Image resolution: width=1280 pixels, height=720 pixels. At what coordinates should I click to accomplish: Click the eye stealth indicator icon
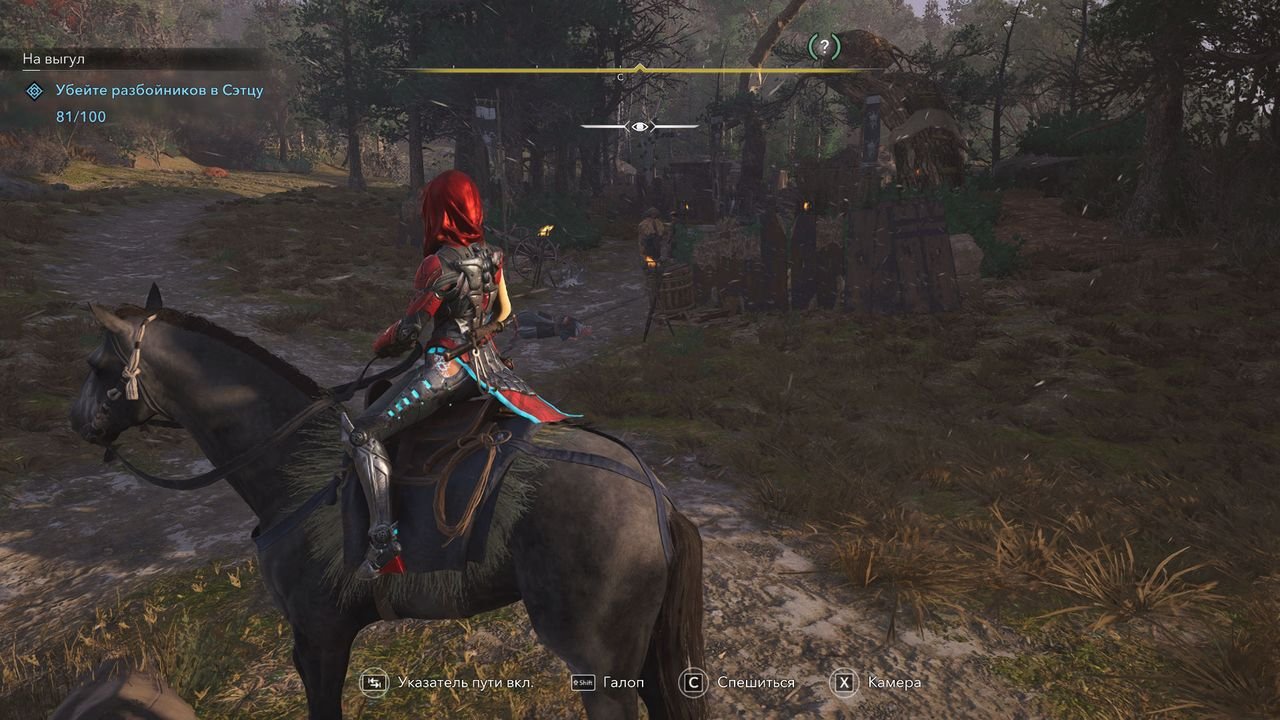[x=640, y=126]
